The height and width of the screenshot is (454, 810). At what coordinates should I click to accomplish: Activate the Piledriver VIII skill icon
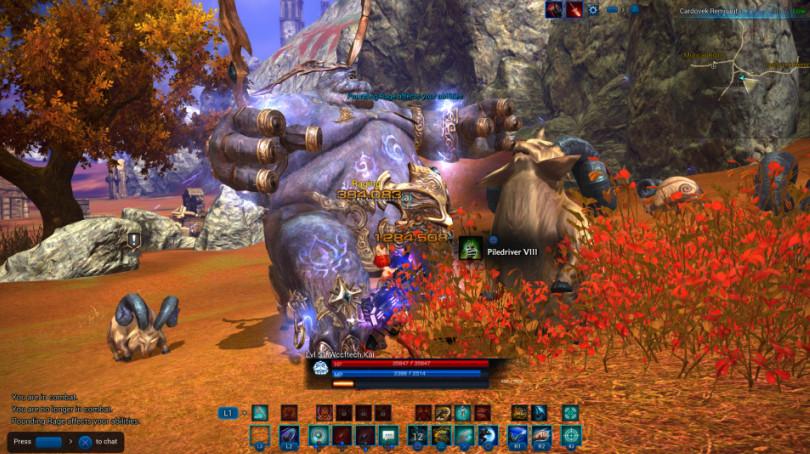pos(470,250)
